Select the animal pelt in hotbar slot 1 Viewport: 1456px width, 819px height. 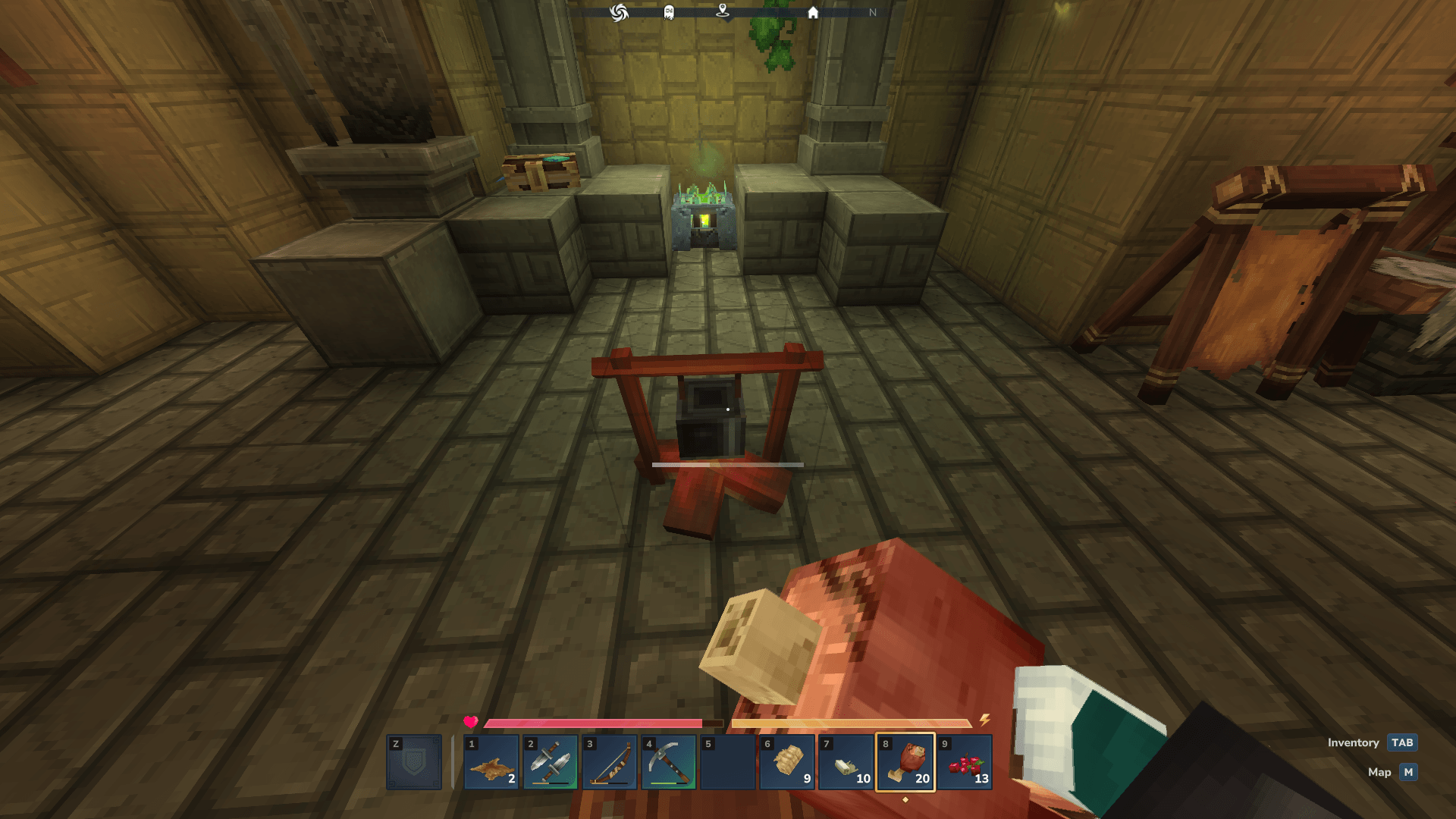[491, 762]
